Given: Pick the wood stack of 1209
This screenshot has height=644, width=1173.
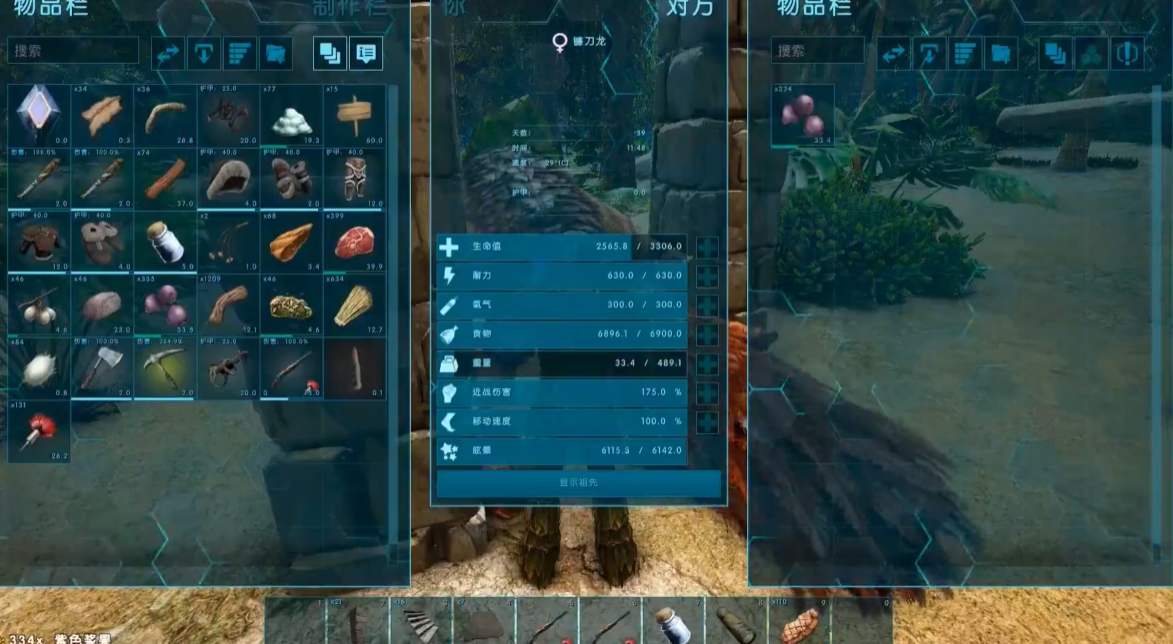Looking at the screenshot, I should coord(228,306).
